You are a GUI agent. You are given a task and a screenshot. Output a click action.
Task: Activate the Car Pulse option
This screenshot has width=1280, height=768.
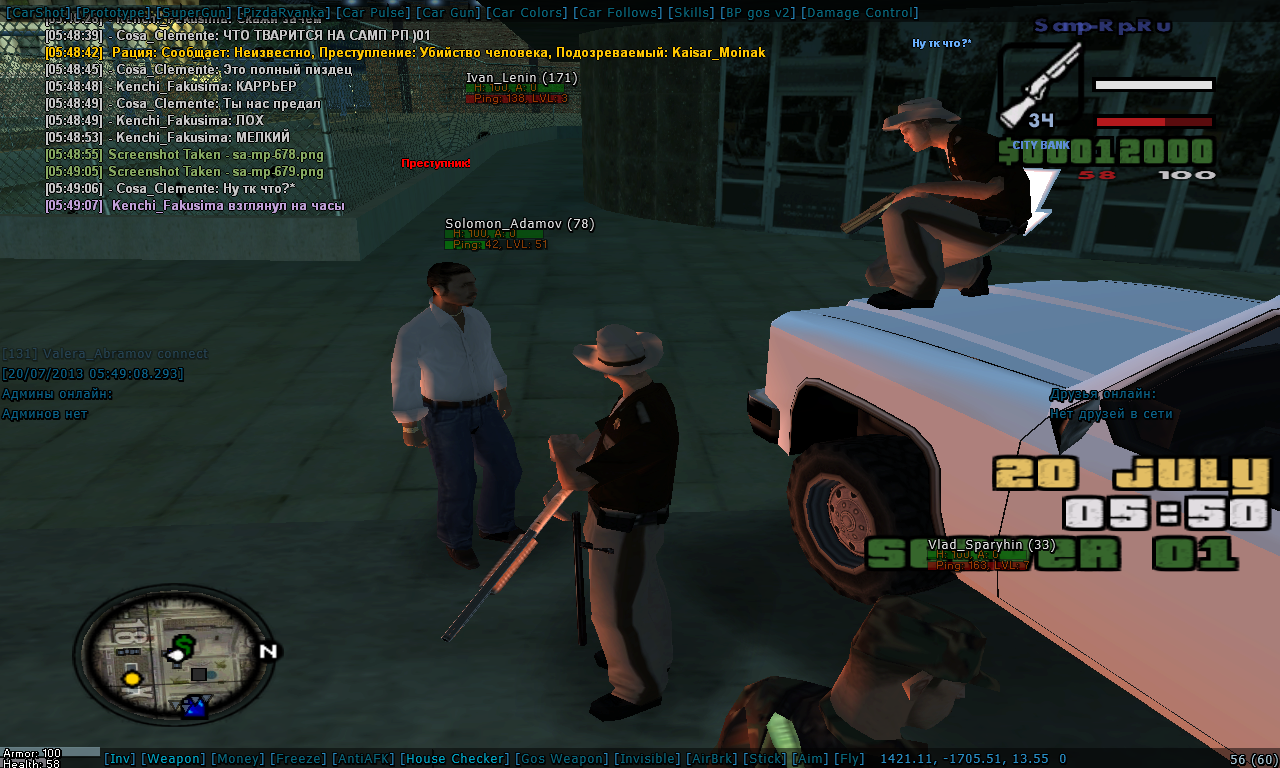coord(373,13)
